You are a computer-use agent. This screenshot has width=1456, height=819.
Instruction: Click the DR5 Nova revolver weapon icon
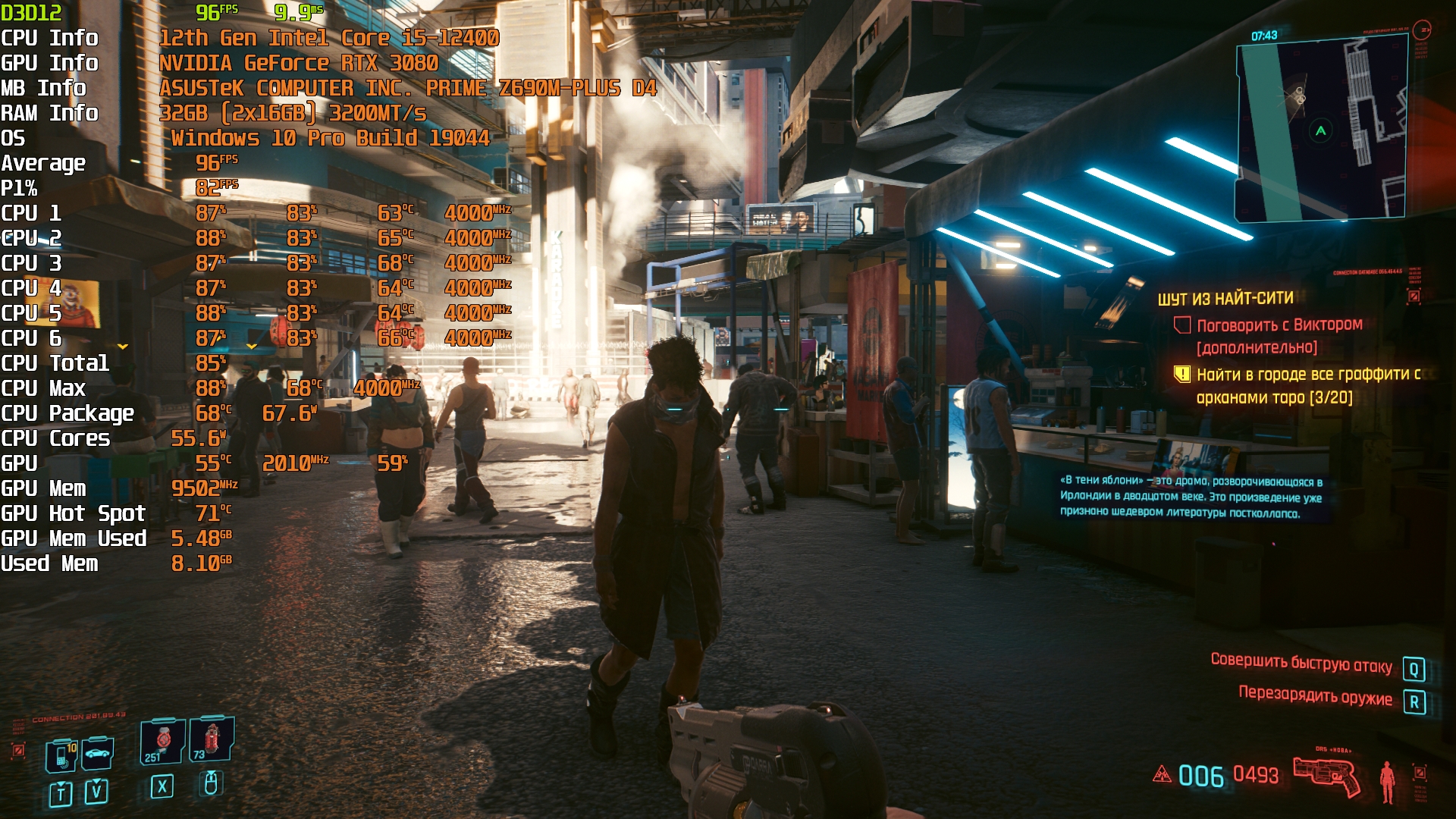click(1326, 776)
